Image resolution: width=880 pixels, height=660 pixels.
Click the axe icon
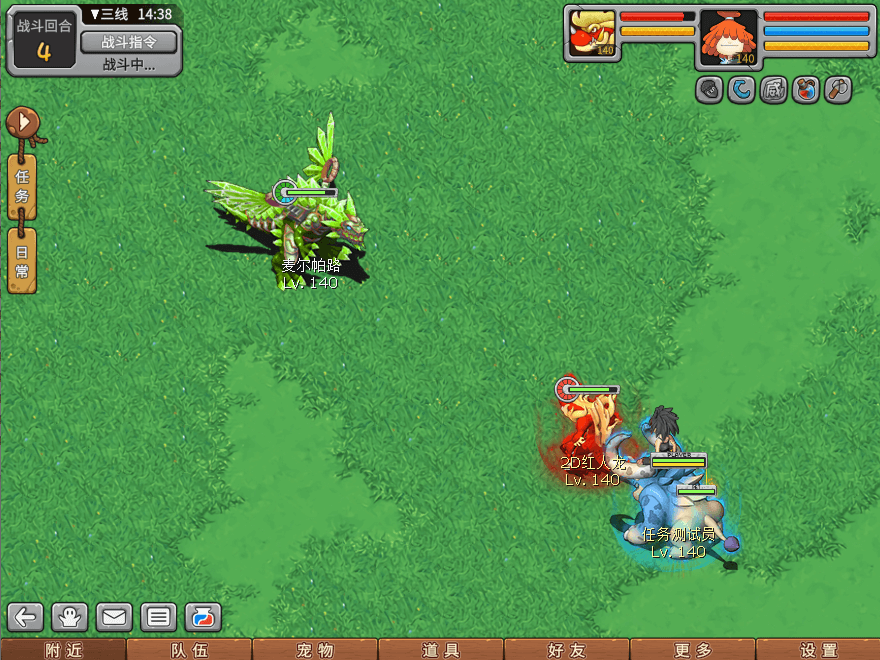coord(837,90)
